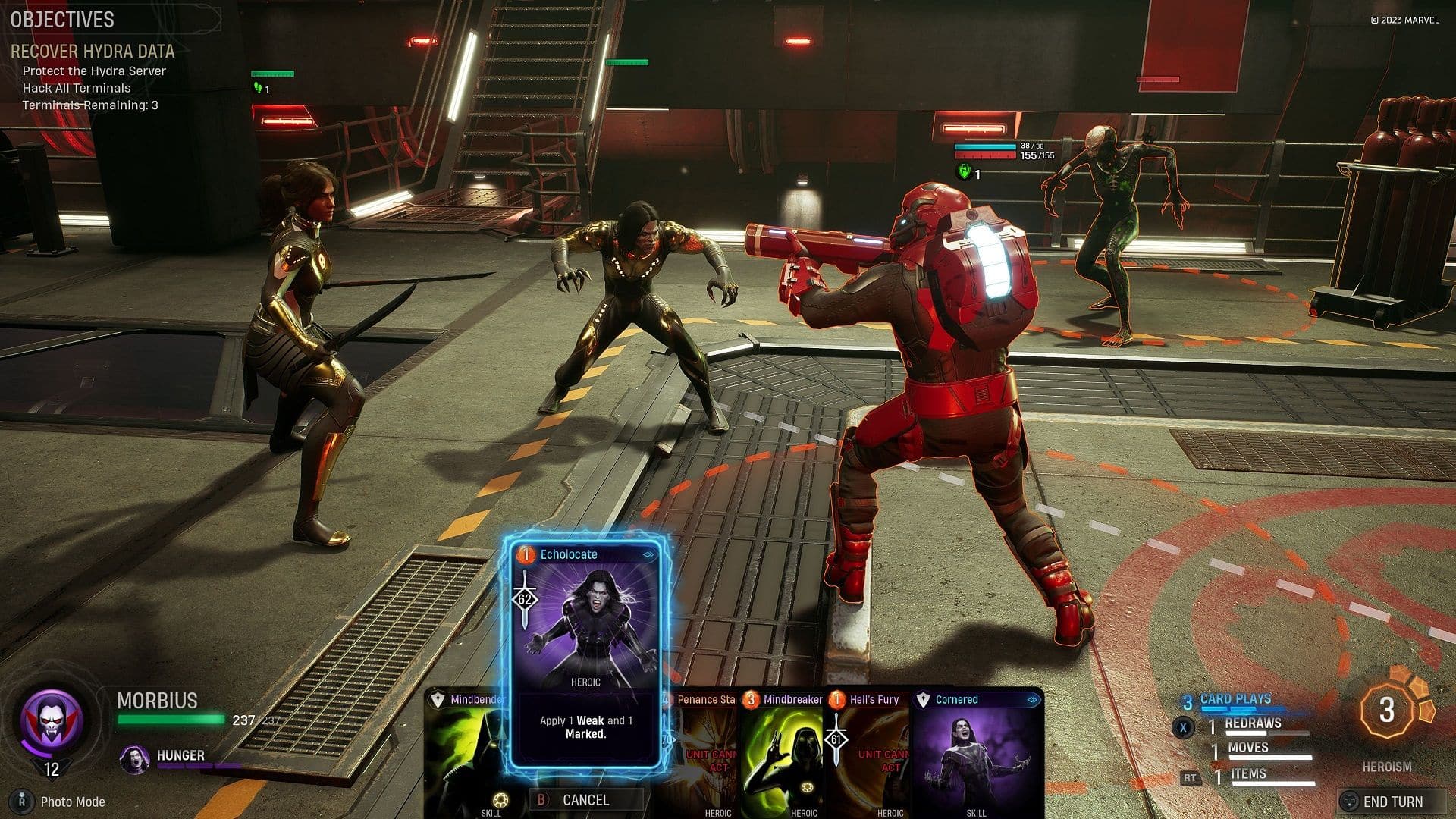Select the Hunger passive icon

pos(135,758)
